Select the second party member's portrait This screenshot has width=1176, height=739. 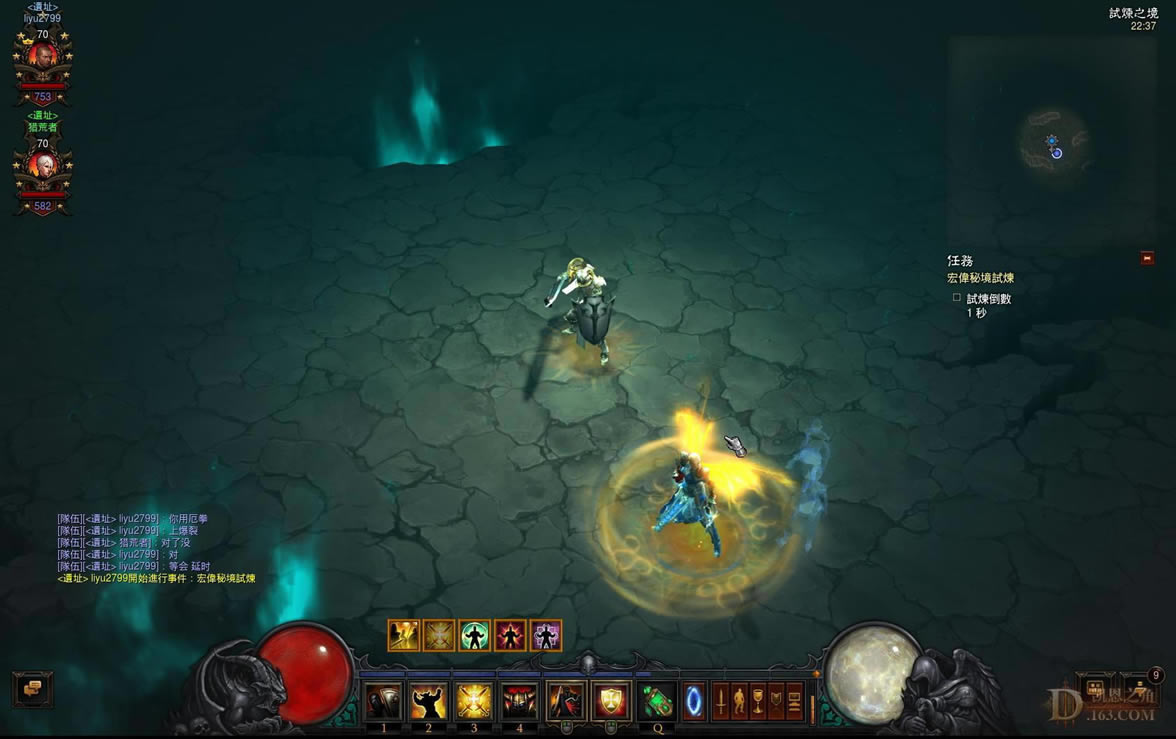pyautogui.click(x=42, y=166)
